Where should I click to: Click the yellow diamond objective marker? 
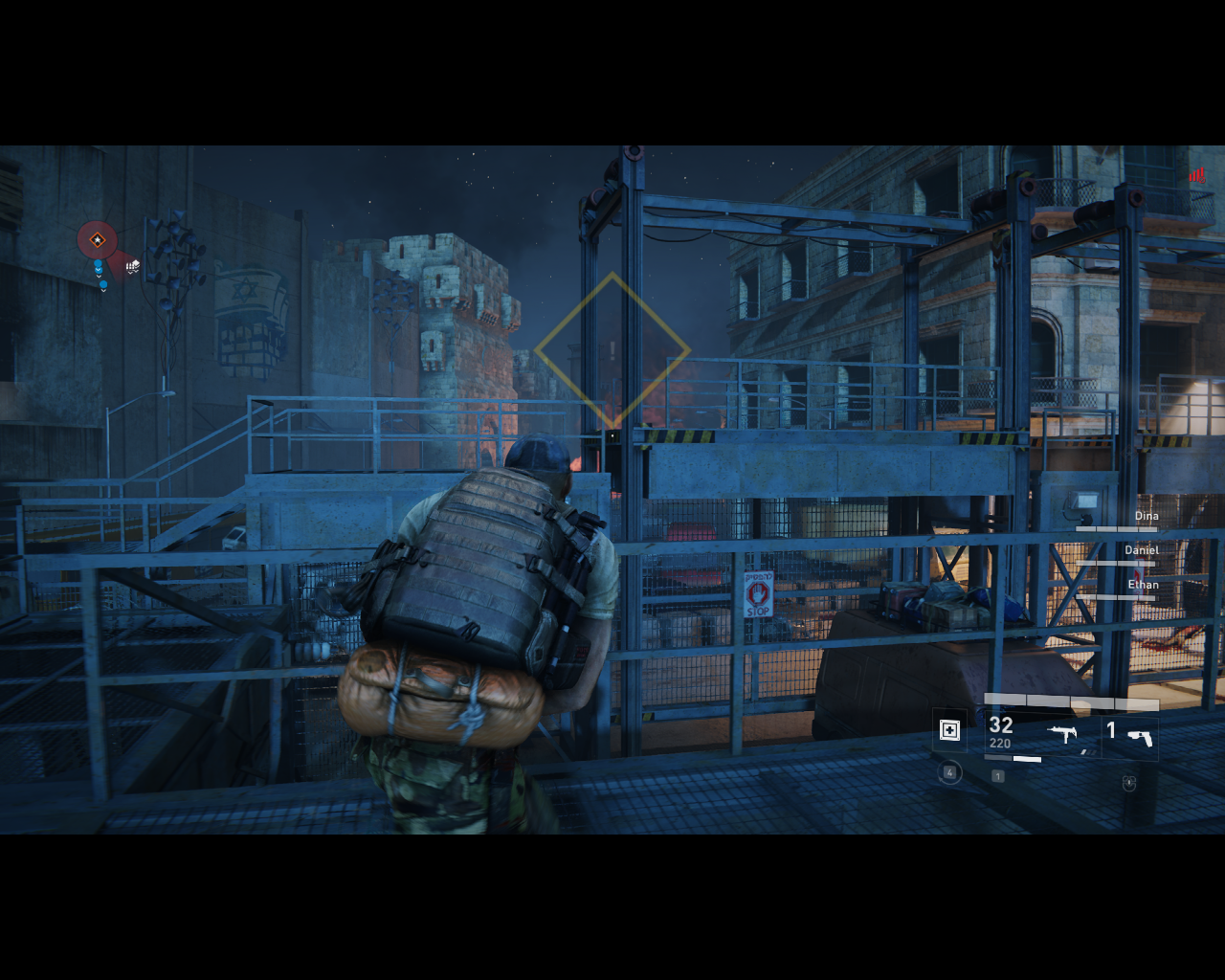click(x=612, y=351)
